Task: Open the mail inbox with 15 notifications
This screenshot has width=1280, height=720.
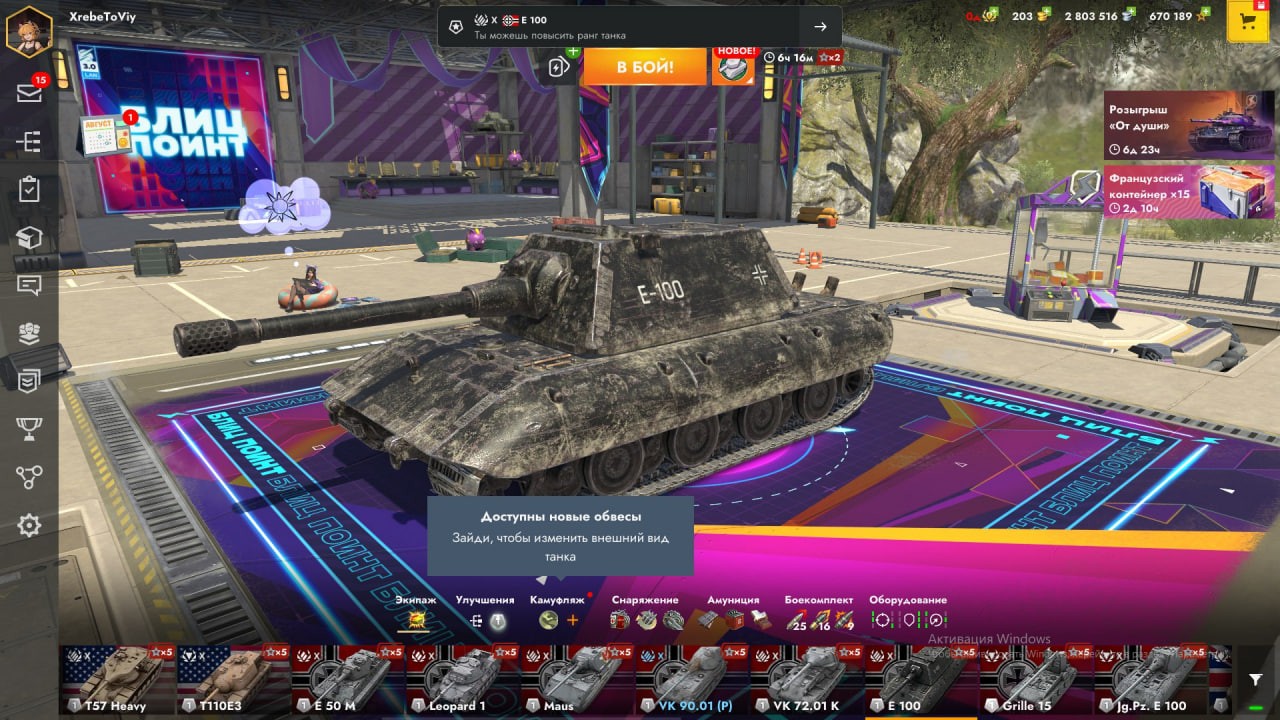Action: 29,93
